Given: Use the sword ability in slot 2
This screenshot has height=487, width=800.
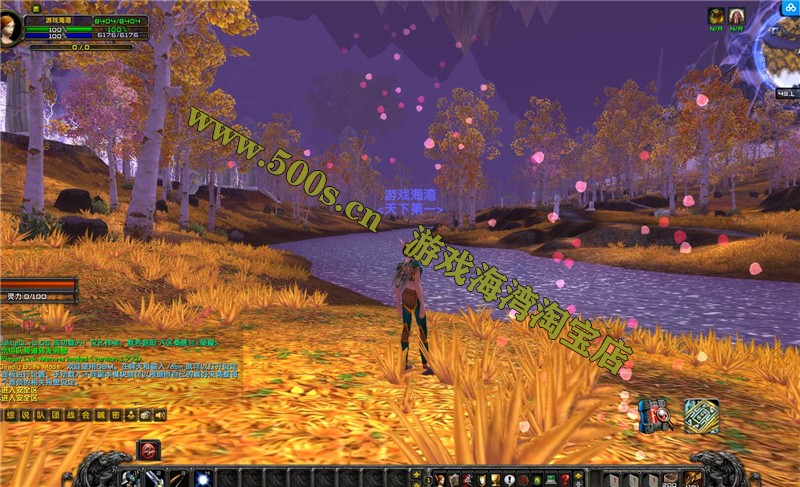Looking at the screenshot, I should click(153, 479).
